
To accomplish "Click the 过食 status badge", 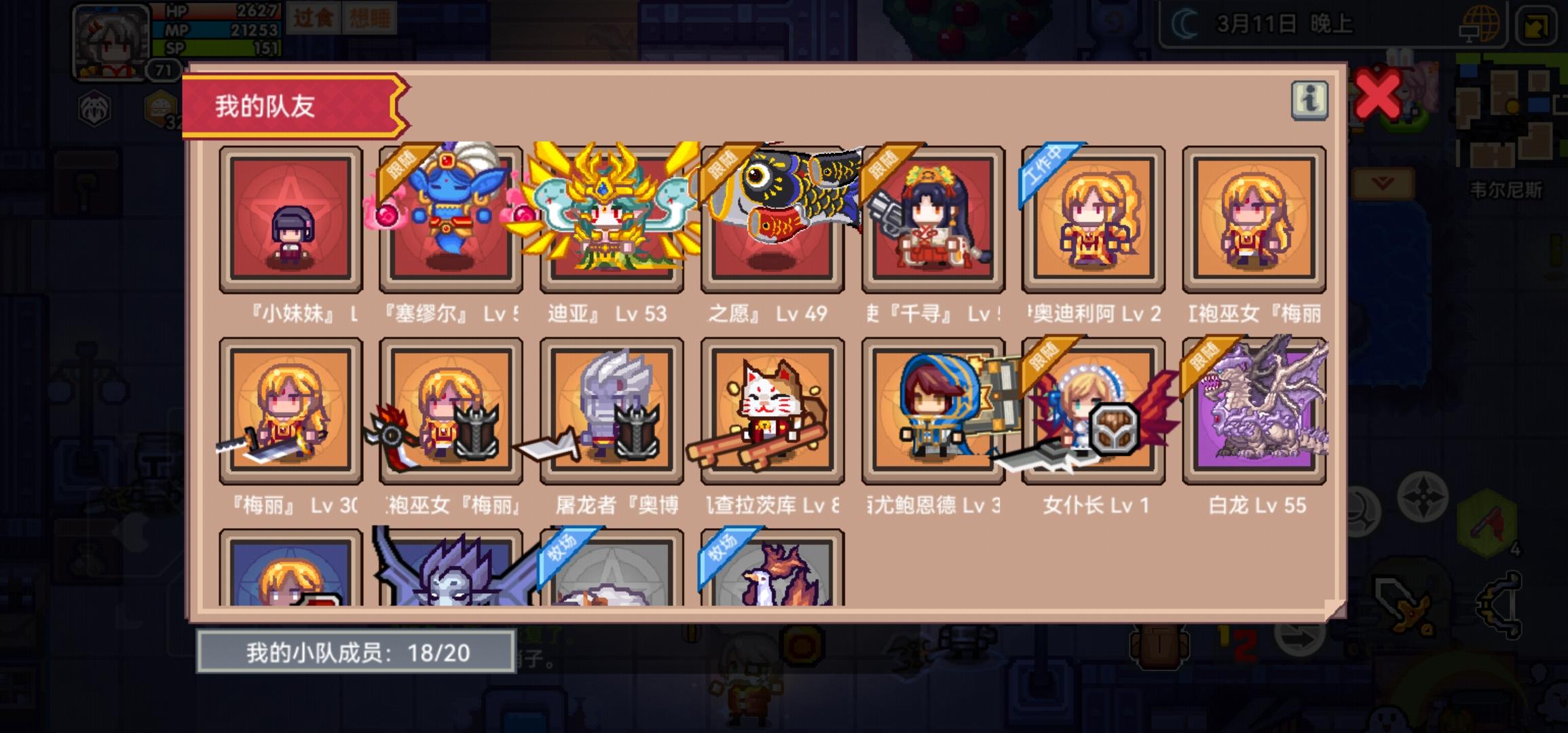I will [313, 18].
